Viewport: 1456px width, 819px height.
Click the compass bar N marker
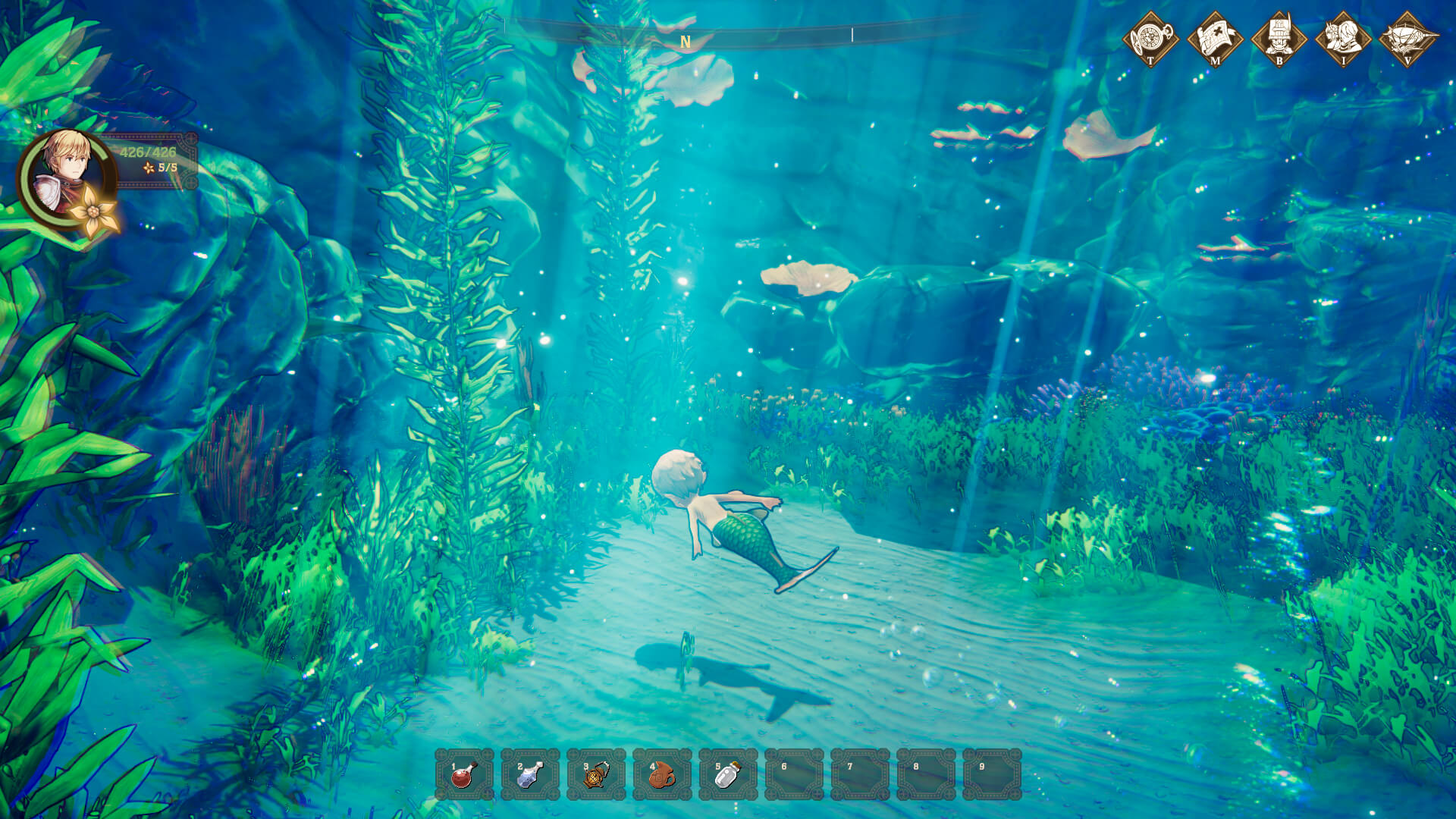(x=686, y=42)
